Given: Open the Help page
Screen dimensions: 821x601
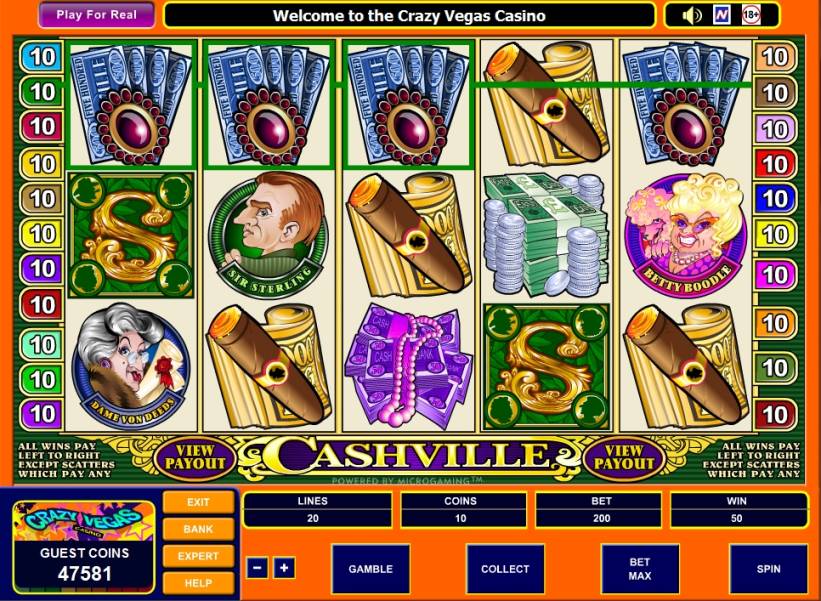Looking at the screenshot, I should [x=198, y=581].
